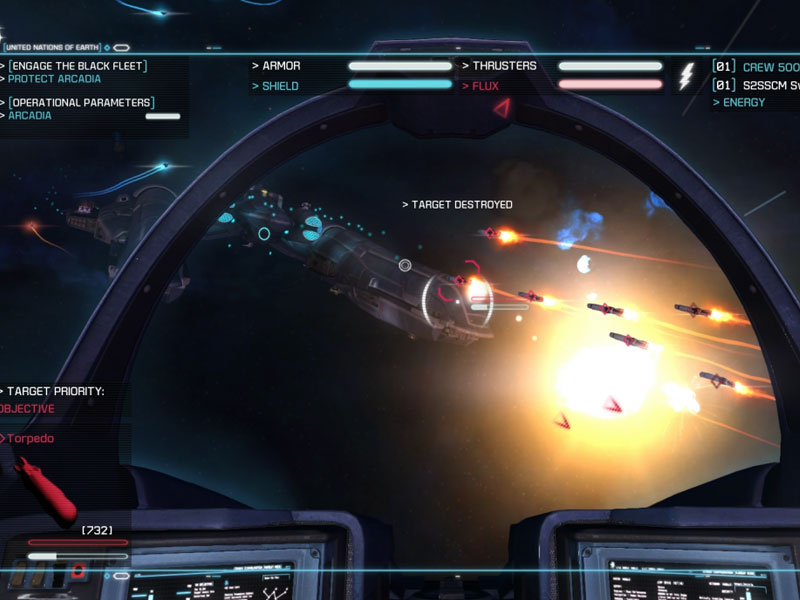
Task: Choose the Torpedo weapon label
Action: (31, 438)
